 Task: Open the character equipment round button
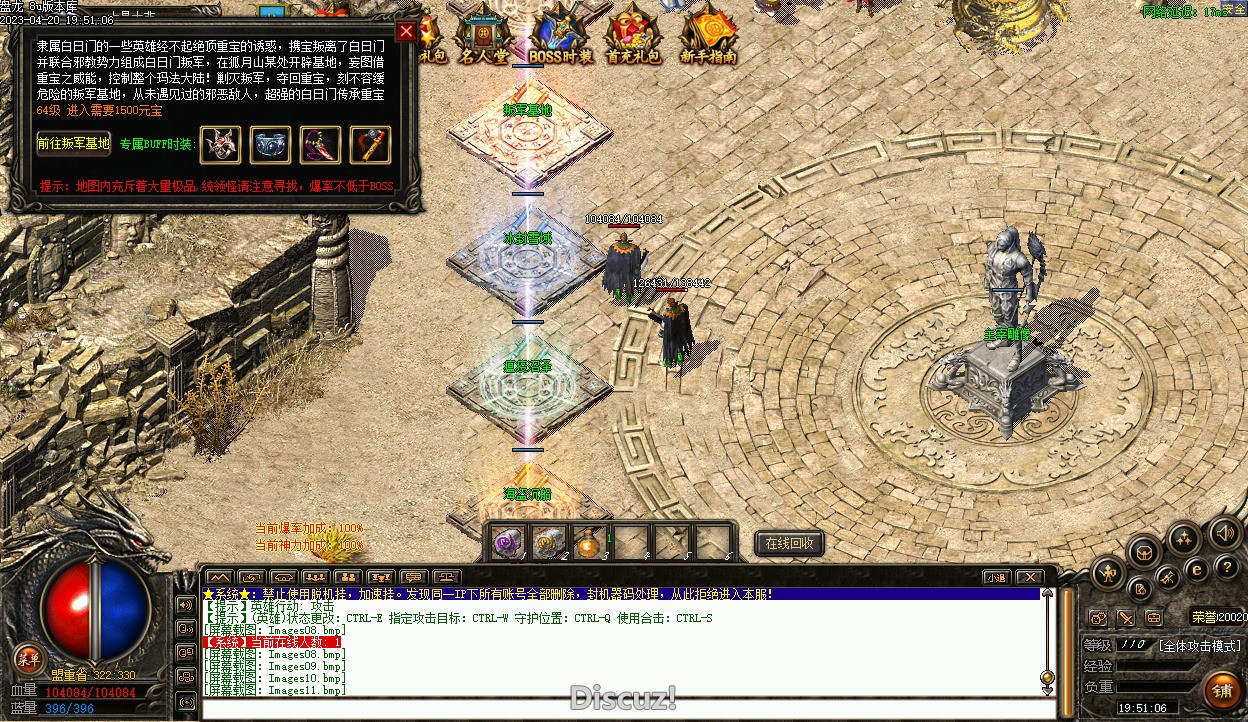click(1108, 573)
